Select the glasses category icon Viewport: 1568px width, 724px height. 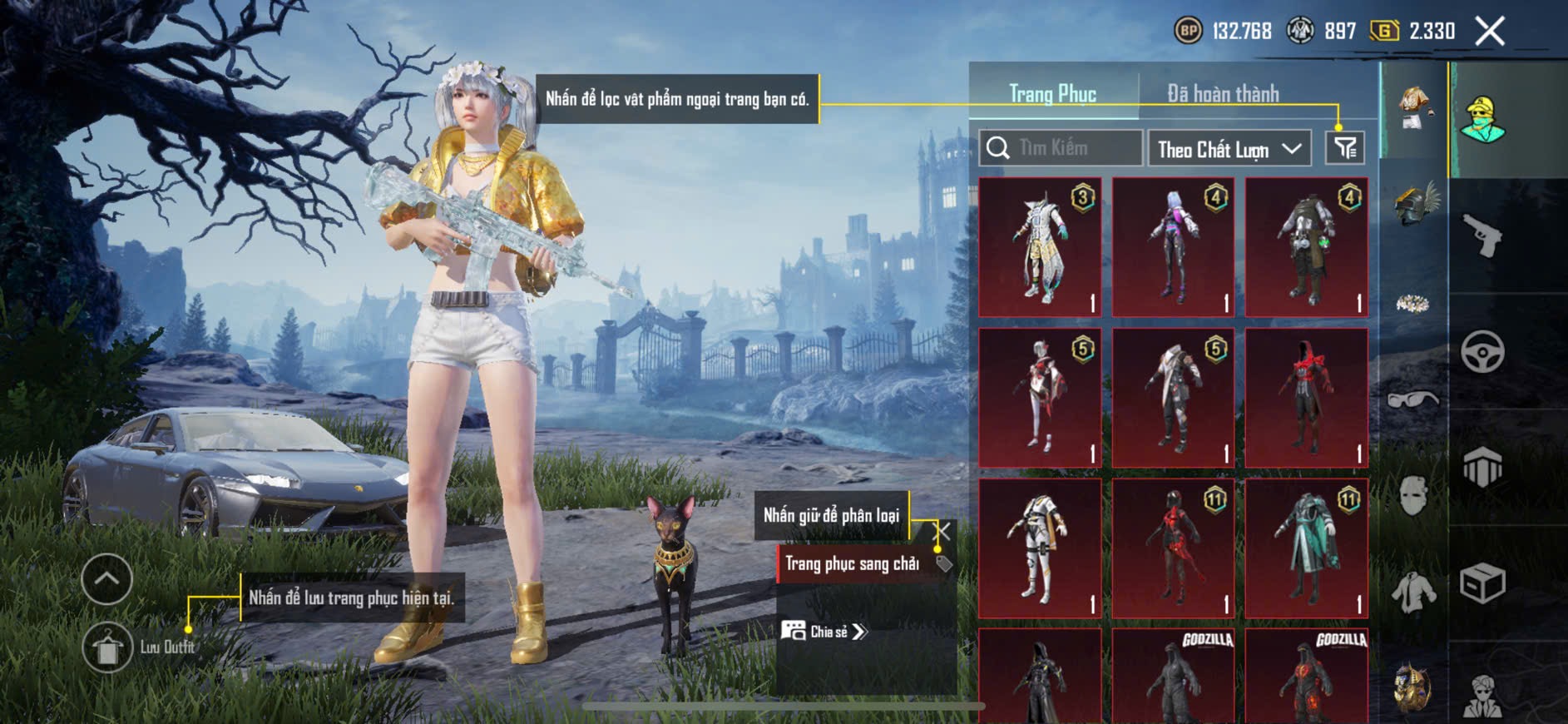click(x=1413, y=401)
